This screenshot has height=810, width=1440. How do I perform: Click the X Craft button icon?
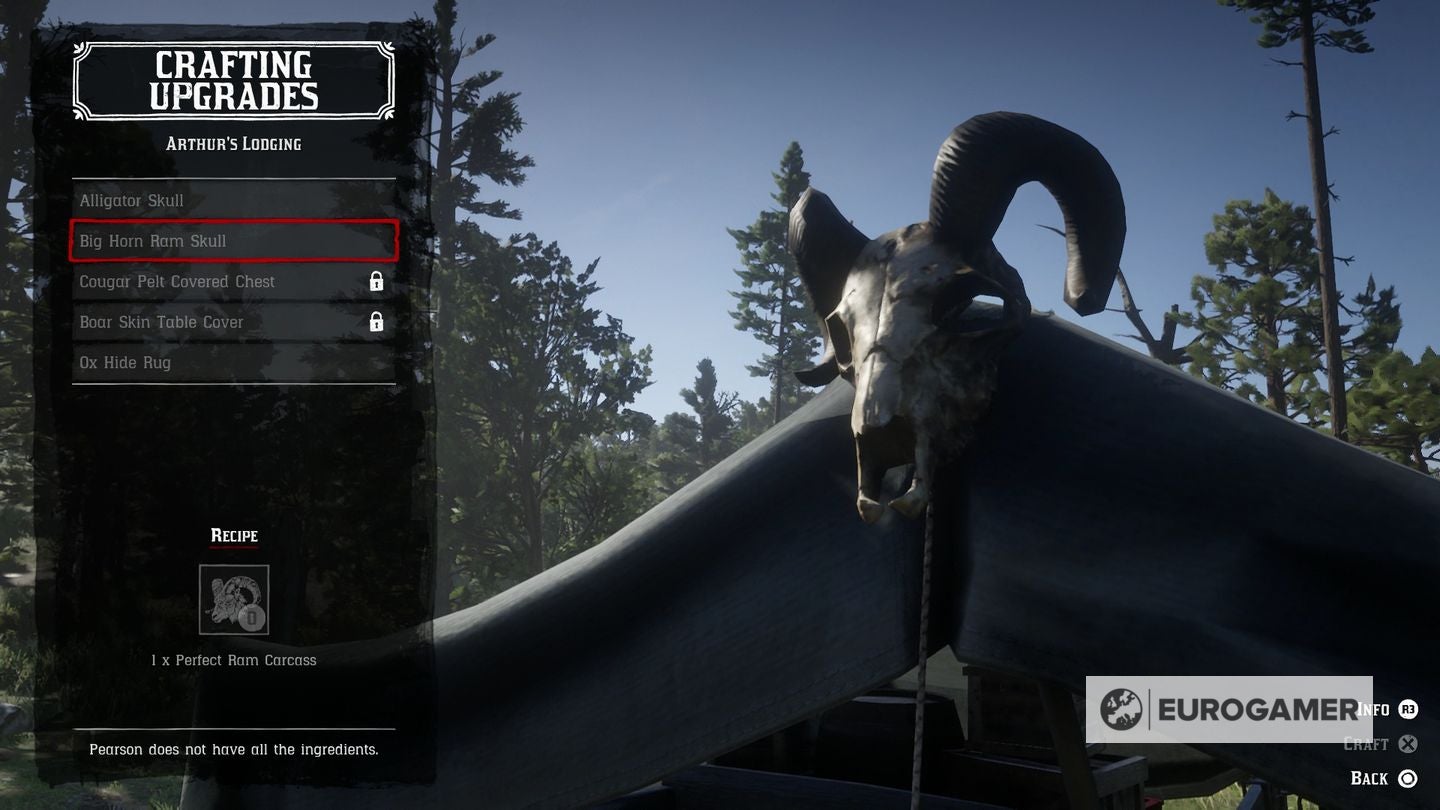coord(1408,744)
